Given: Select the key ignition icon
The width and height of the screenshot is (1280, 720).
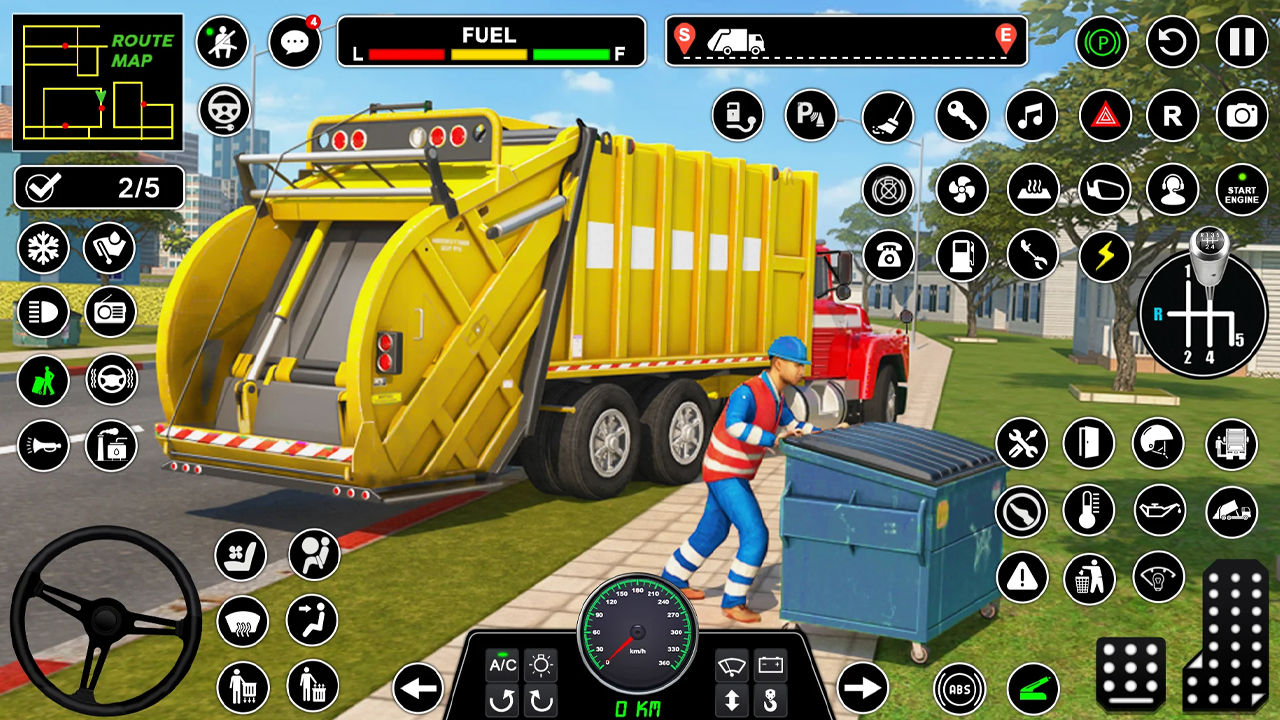Looking at the screenshot, I should click(960, 117).
